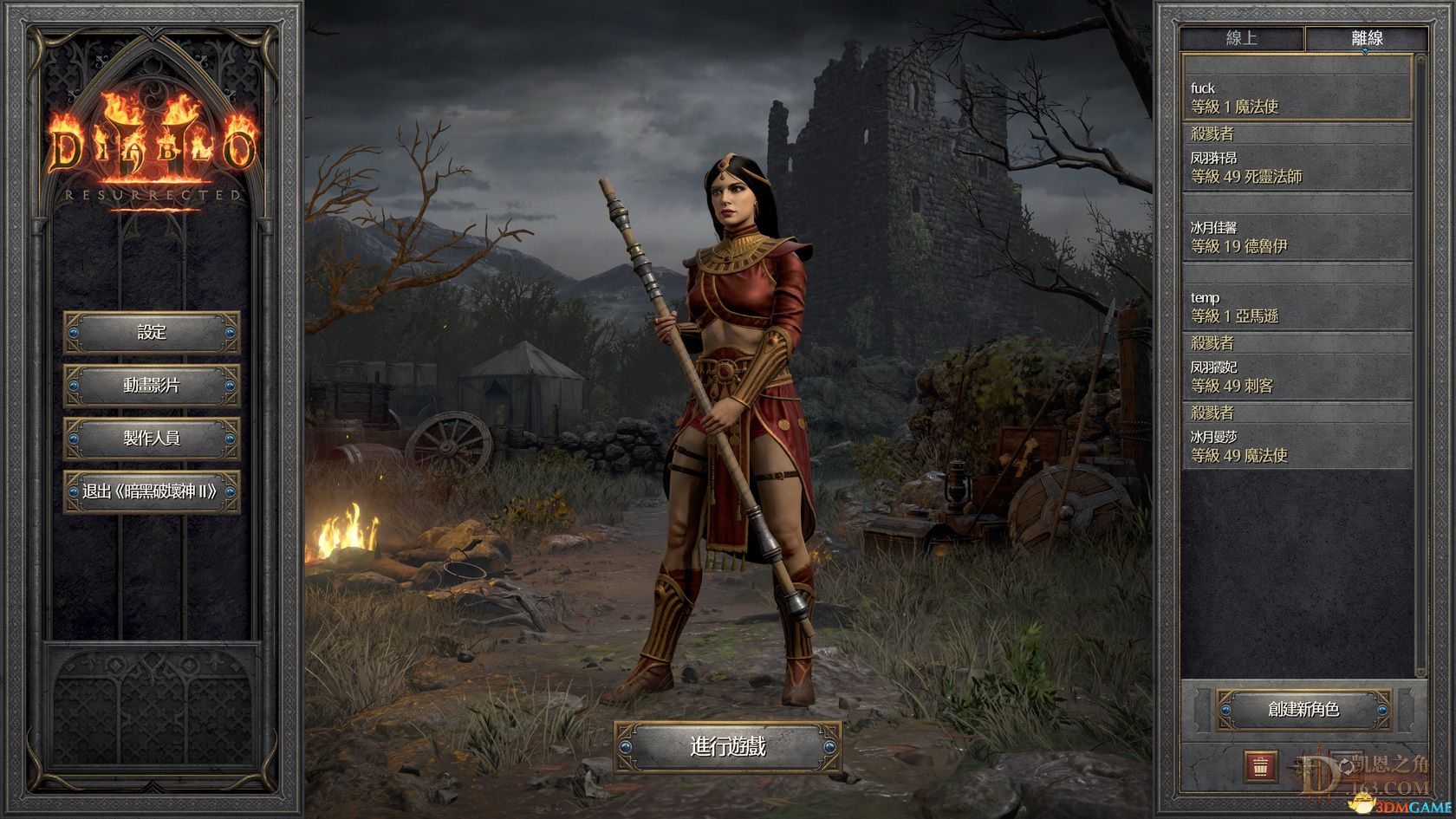
Task: Select the temp level 1 亞馬遜 character
Action: [x=1297, y=307]
